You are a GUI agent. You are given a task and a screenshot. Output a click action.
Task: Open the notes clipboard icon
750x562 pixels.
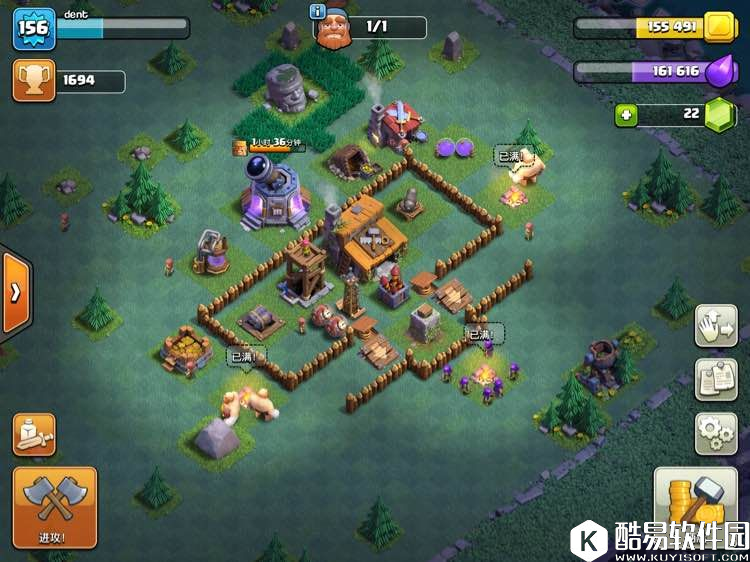(x=716, y=380)
